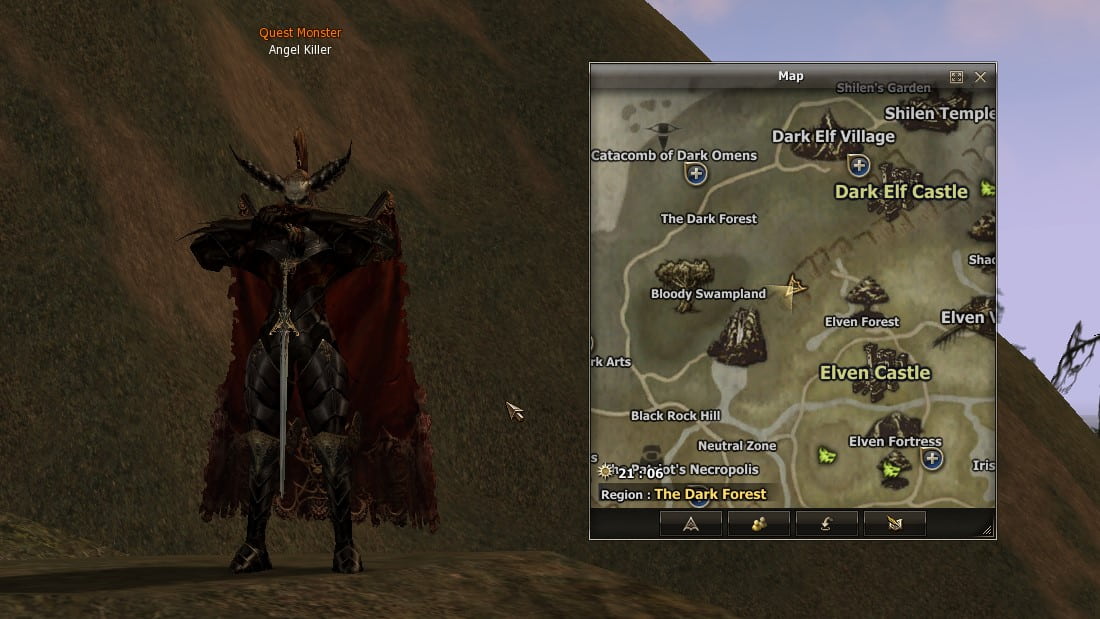Click the Elven Castle label on map

click(x=875, y=373)
